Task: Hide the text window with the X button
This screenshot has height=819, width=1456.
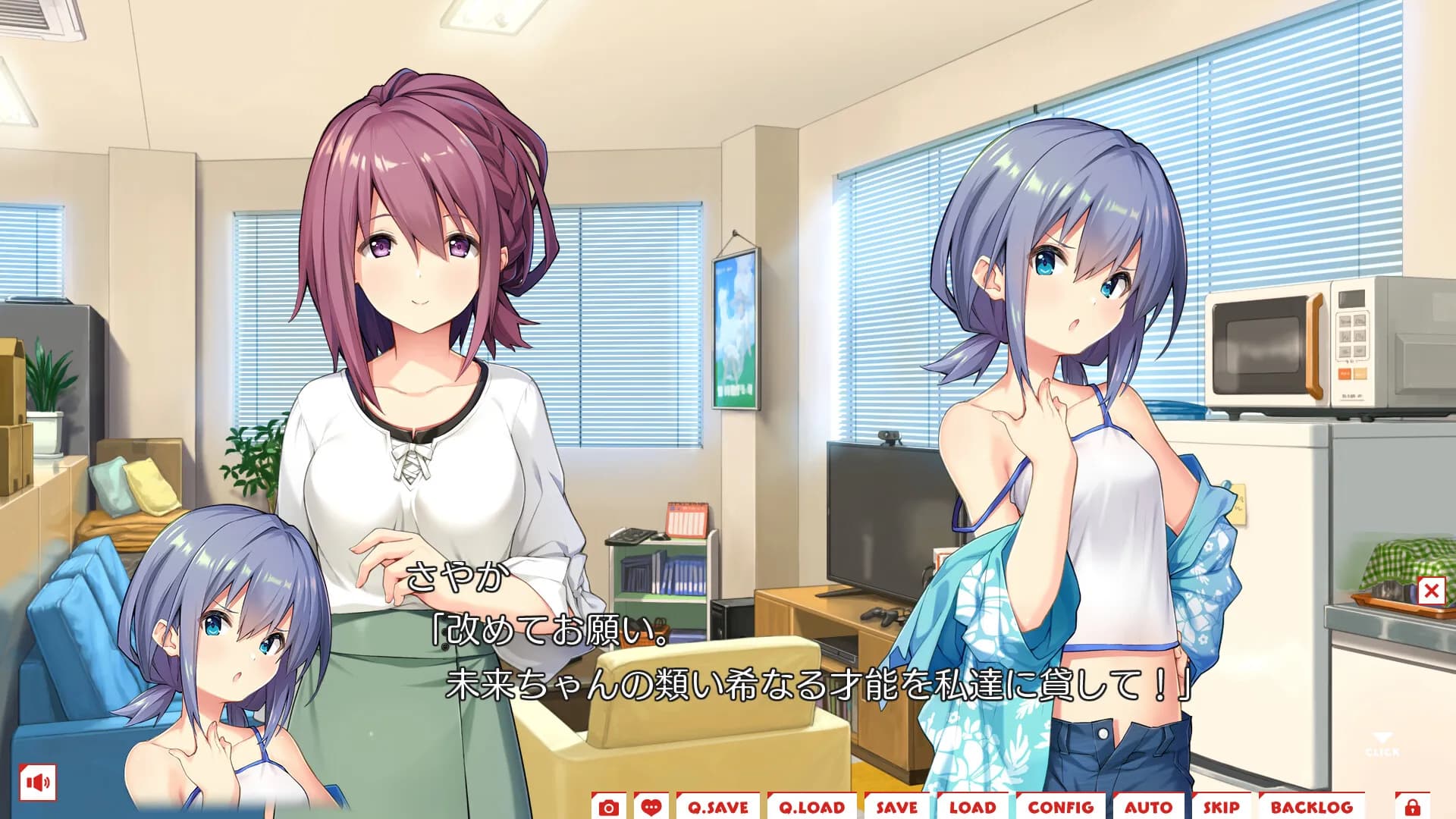Action: tap(1431, 591)
